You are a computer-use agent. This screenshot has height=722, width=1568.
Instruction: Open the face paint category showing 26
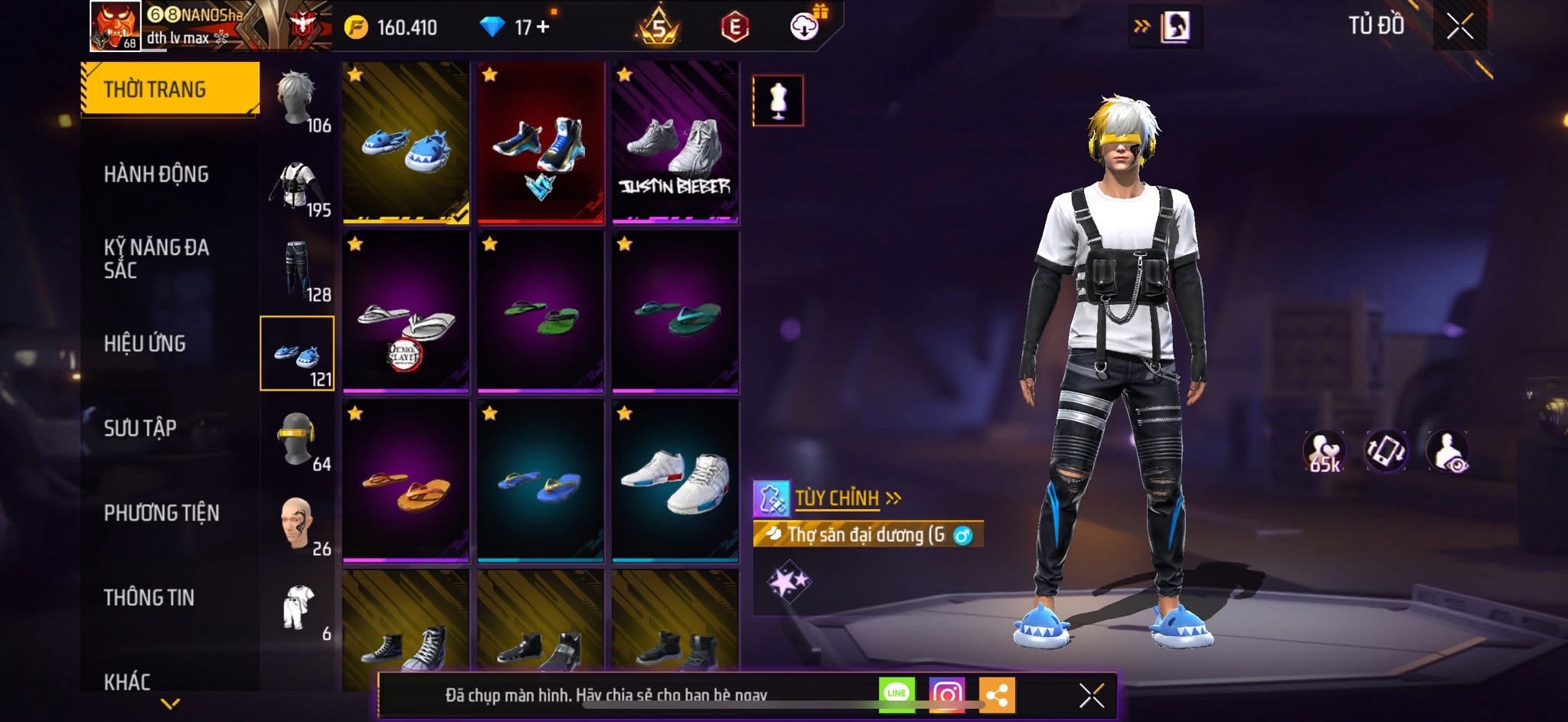pyautogui.click(x=297, y=524)
